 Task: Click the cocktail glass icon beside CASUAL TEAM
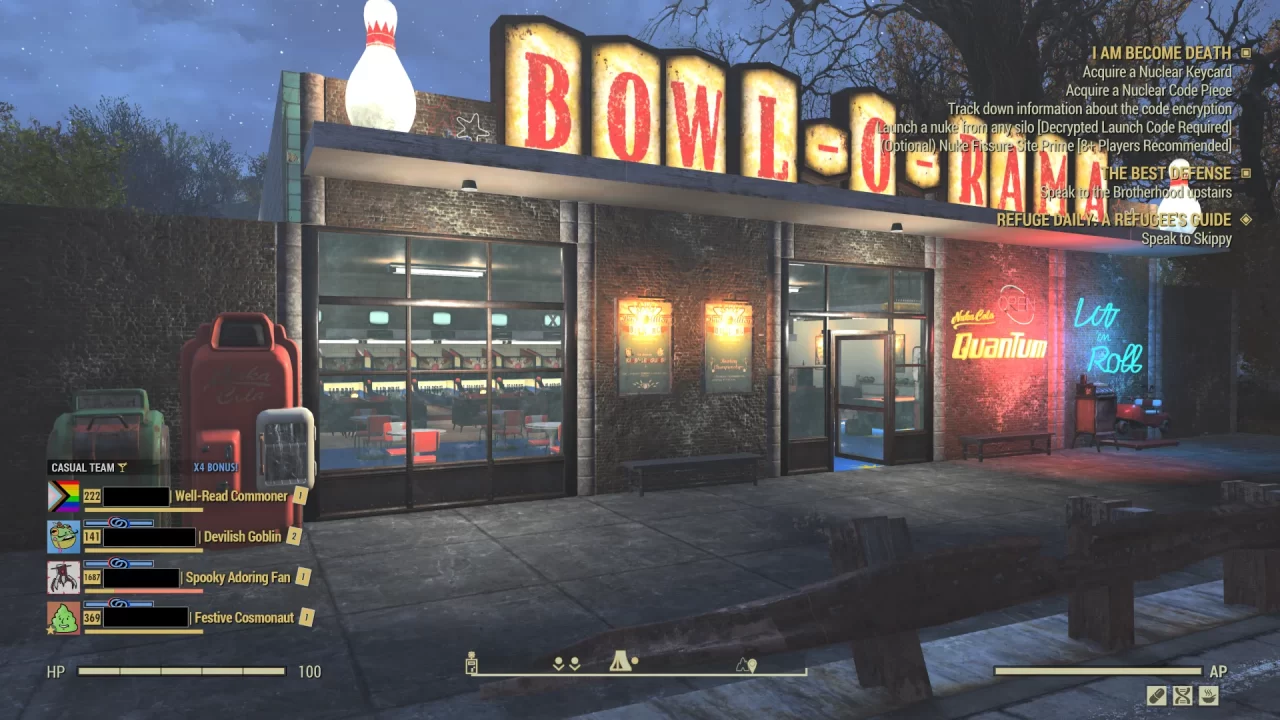[x=122, y=467]
